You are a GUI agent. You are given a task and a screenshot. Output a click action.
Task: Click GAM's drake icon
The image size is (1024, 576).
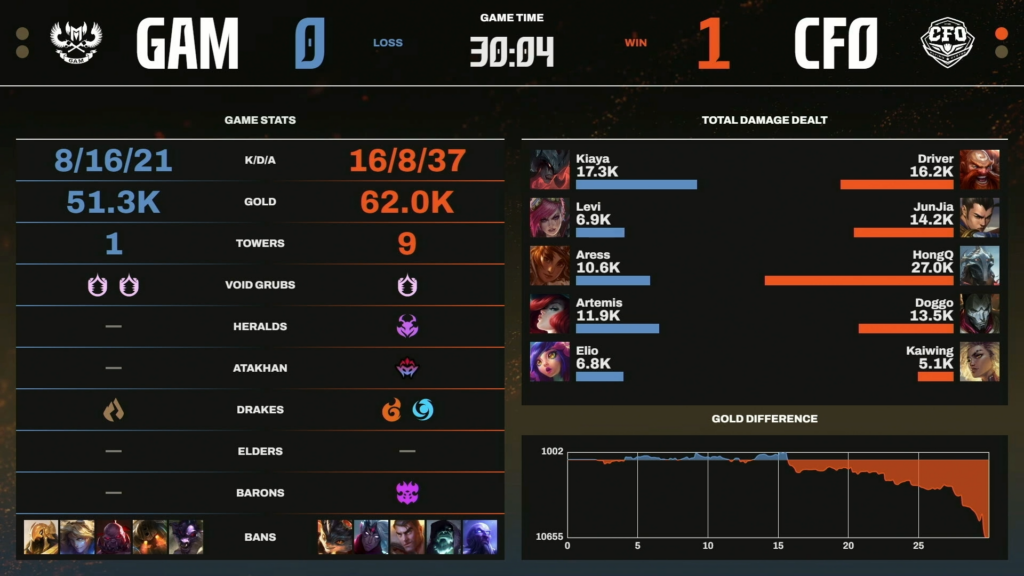[x=113, y=410]
